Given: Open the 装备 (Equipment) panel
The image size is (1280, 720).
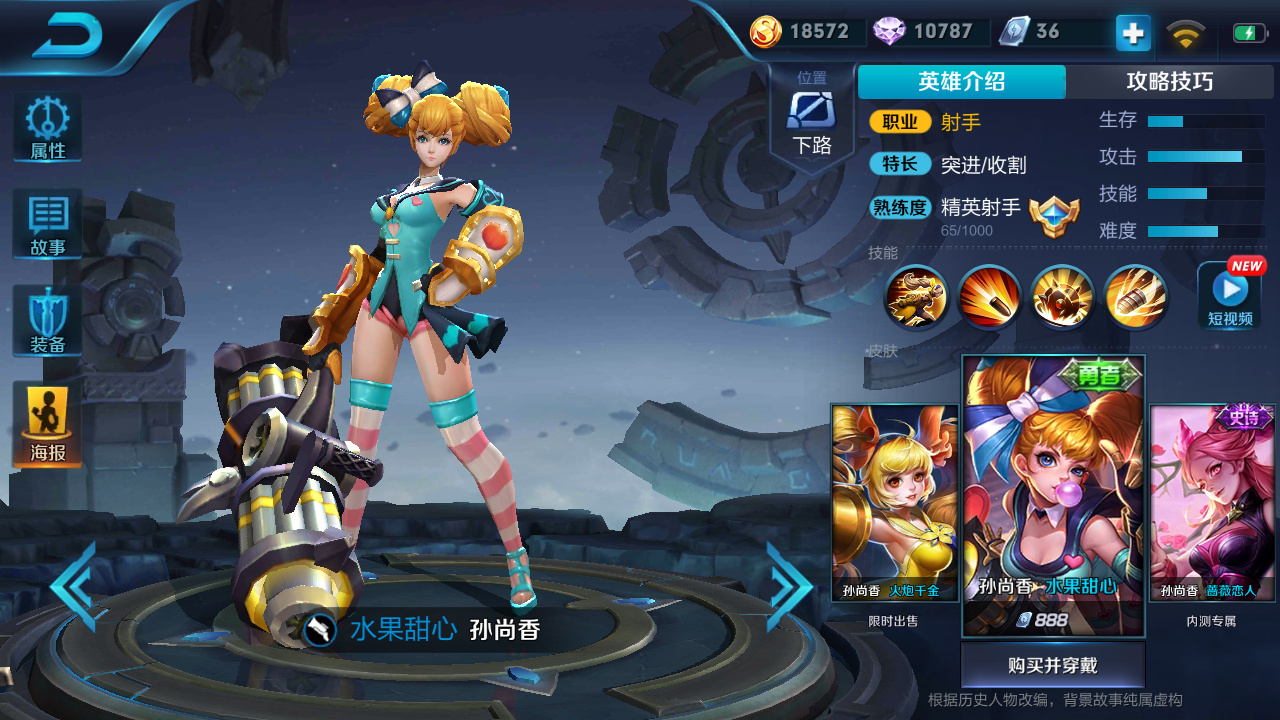Looking at the screenshot, I should click(46, 320).
